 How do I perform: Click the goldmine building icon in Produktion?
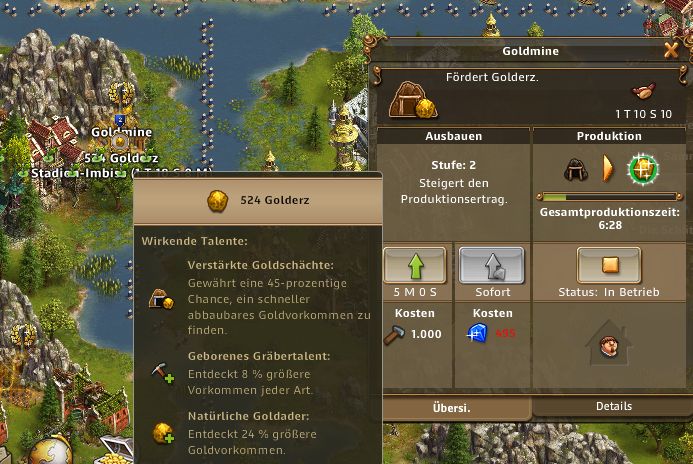click(576, 168)
